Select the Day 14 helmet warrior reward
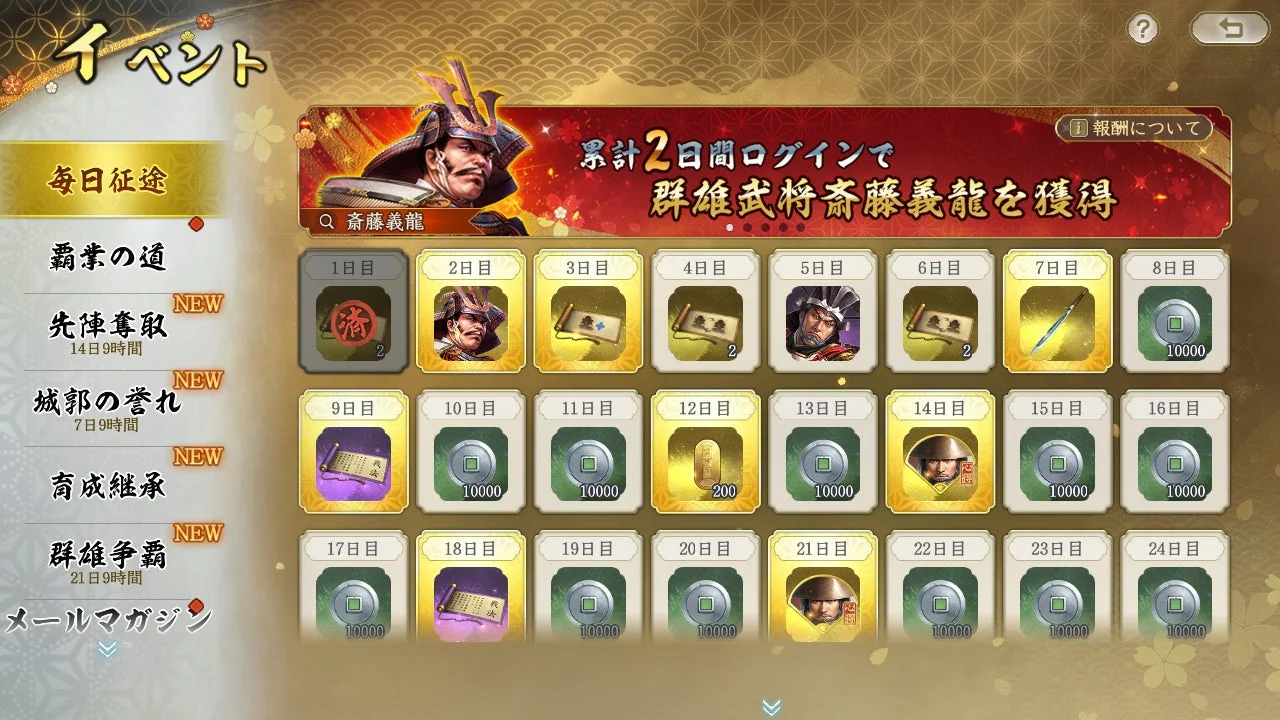Screen dimensions: 1280x720 pyautogui.click(x=941, y=462)
